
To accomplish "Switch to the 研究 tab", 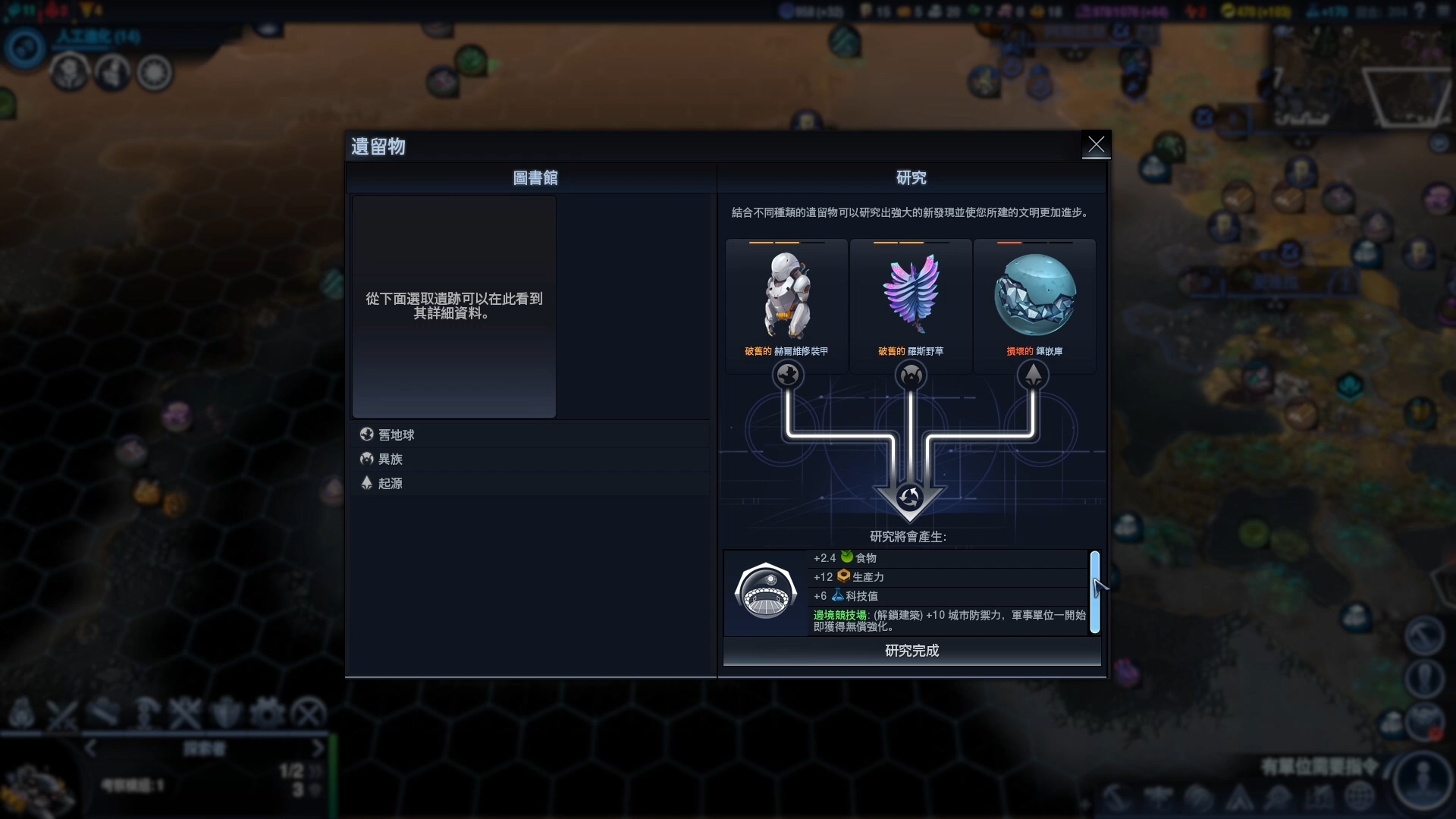I will coord(911,177).
